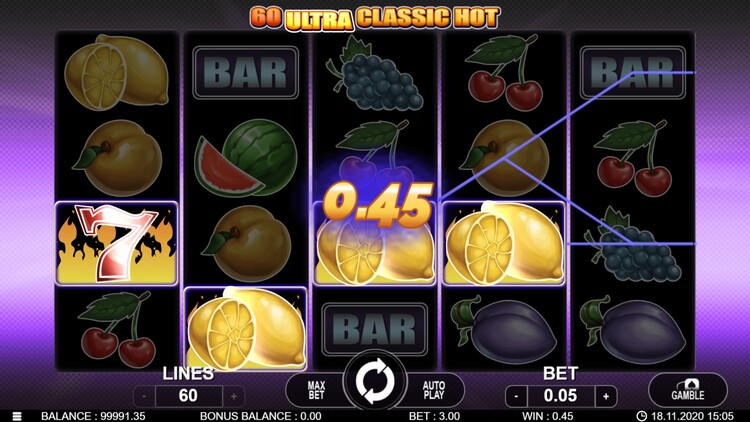Open the Gamble feature
This screenshot has height=422, width=750.
(687, 390)
